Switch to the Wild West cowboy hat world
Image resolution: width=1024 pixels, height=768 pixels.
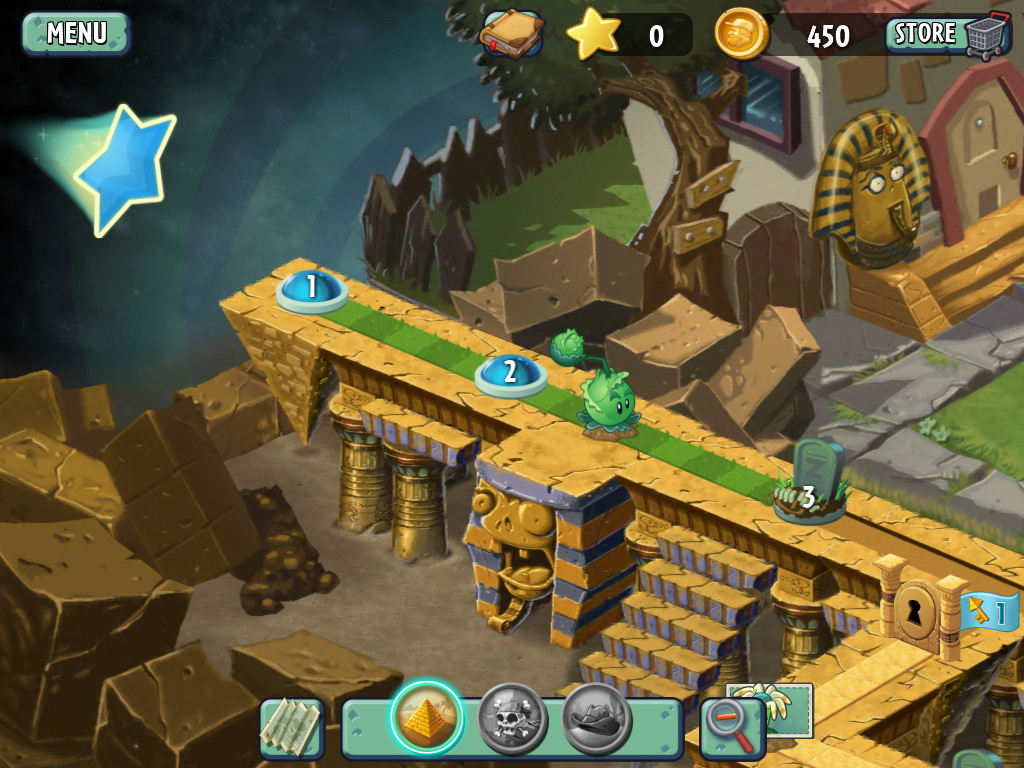(597, 717)
